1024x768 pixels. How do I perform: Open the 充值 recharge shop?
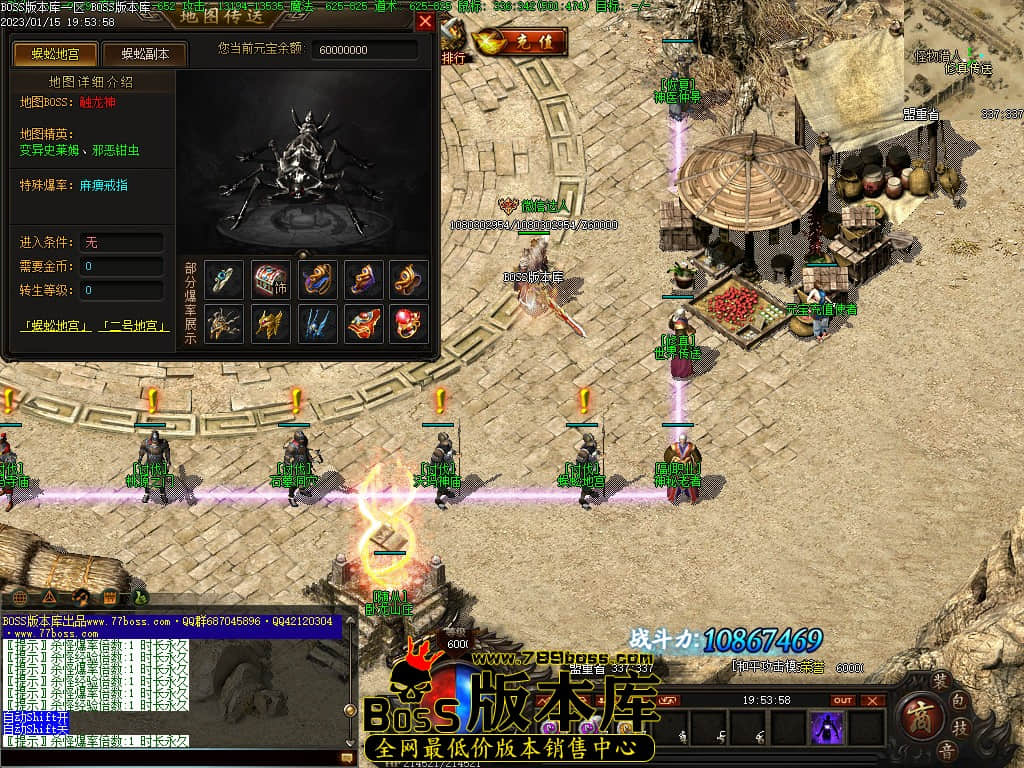tap(520, 42)
